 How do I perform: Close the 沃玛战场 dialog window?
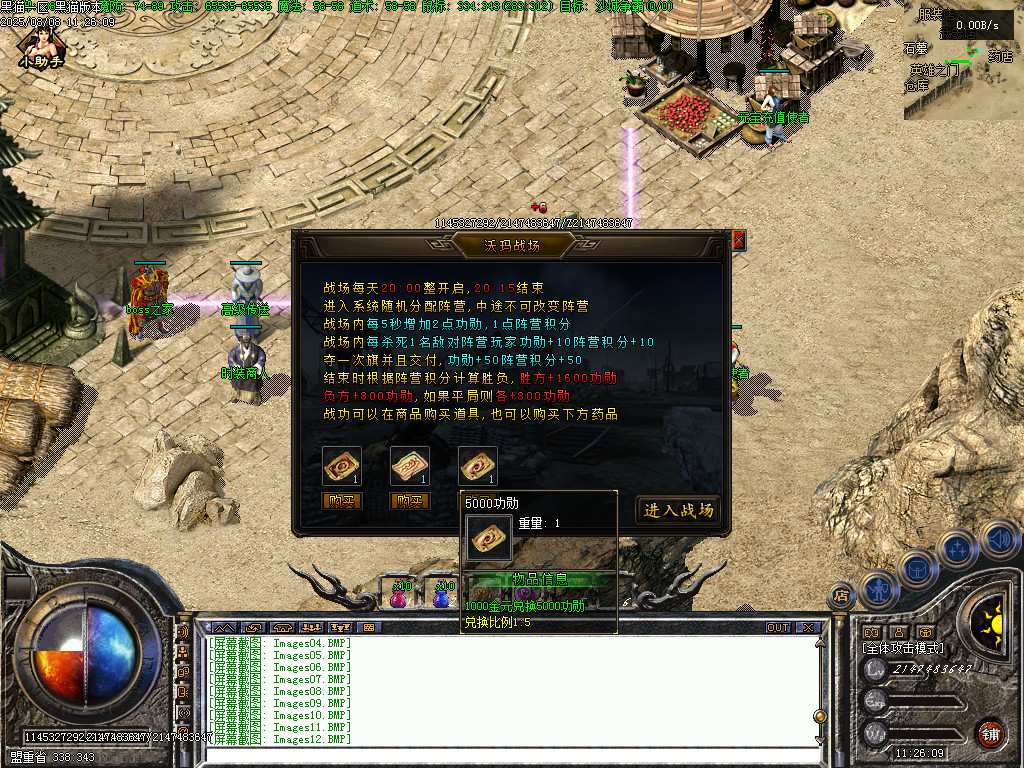coord(739,240)
